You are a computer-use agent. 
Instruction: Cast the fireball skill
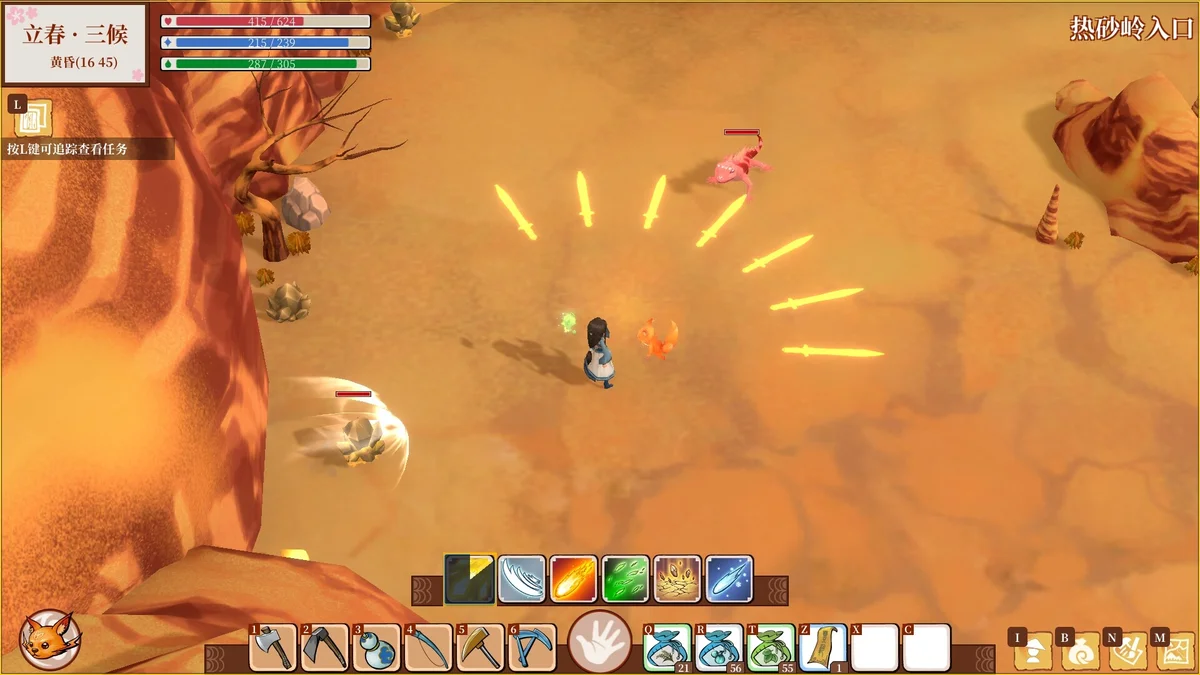[x=574, y=579]
